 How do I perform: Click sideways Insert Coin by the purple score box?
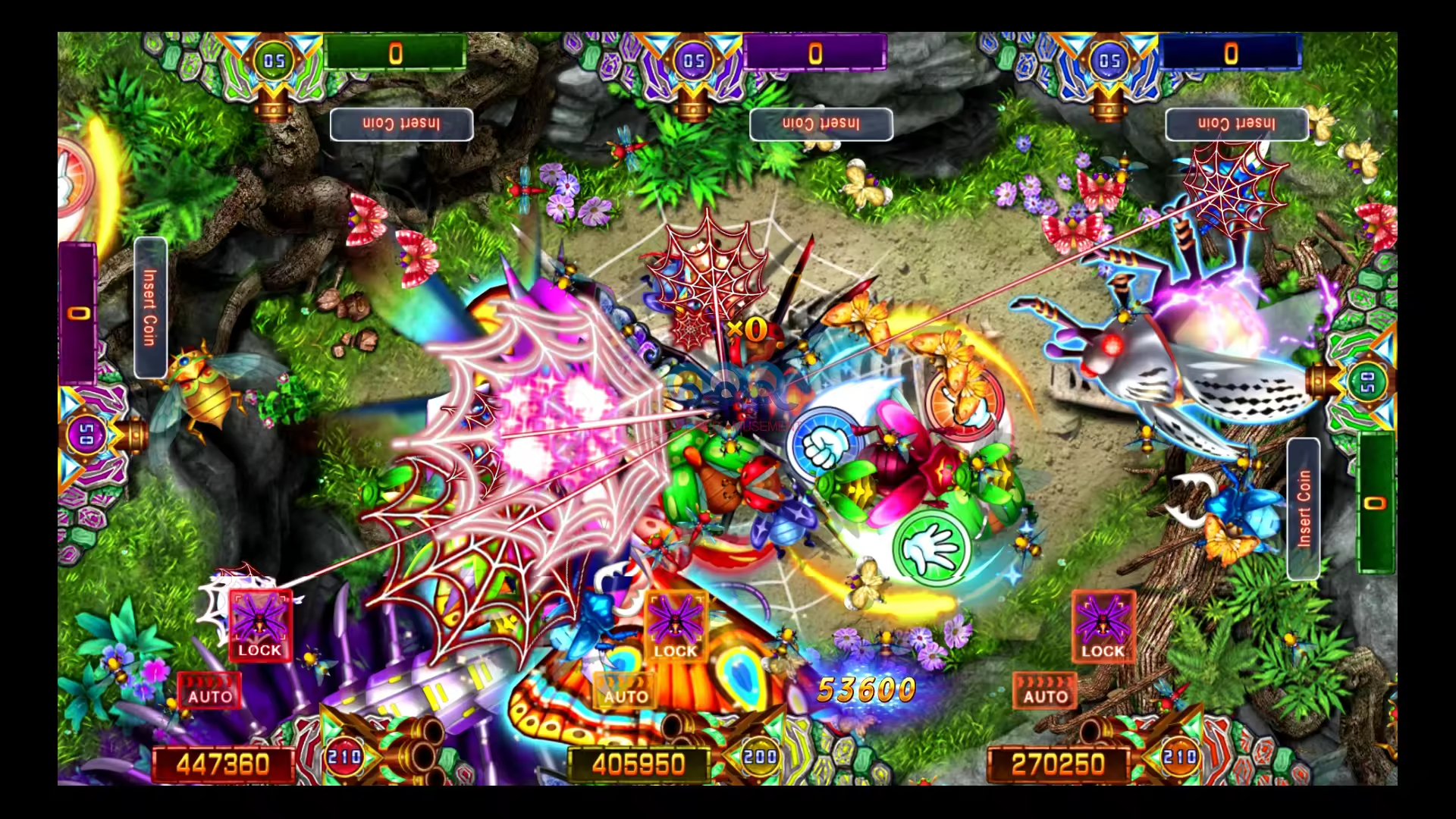tap(150, 307)
